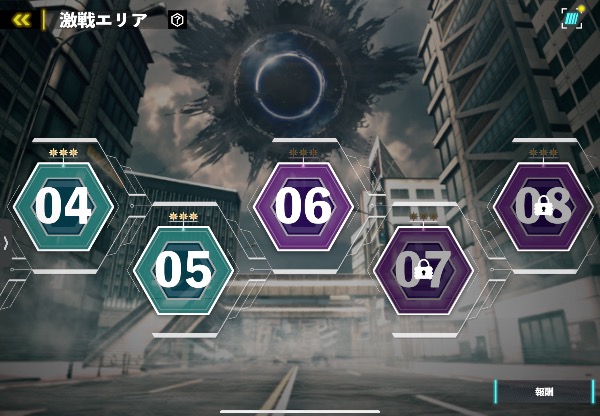Select stage 04 hexagon

63,206
